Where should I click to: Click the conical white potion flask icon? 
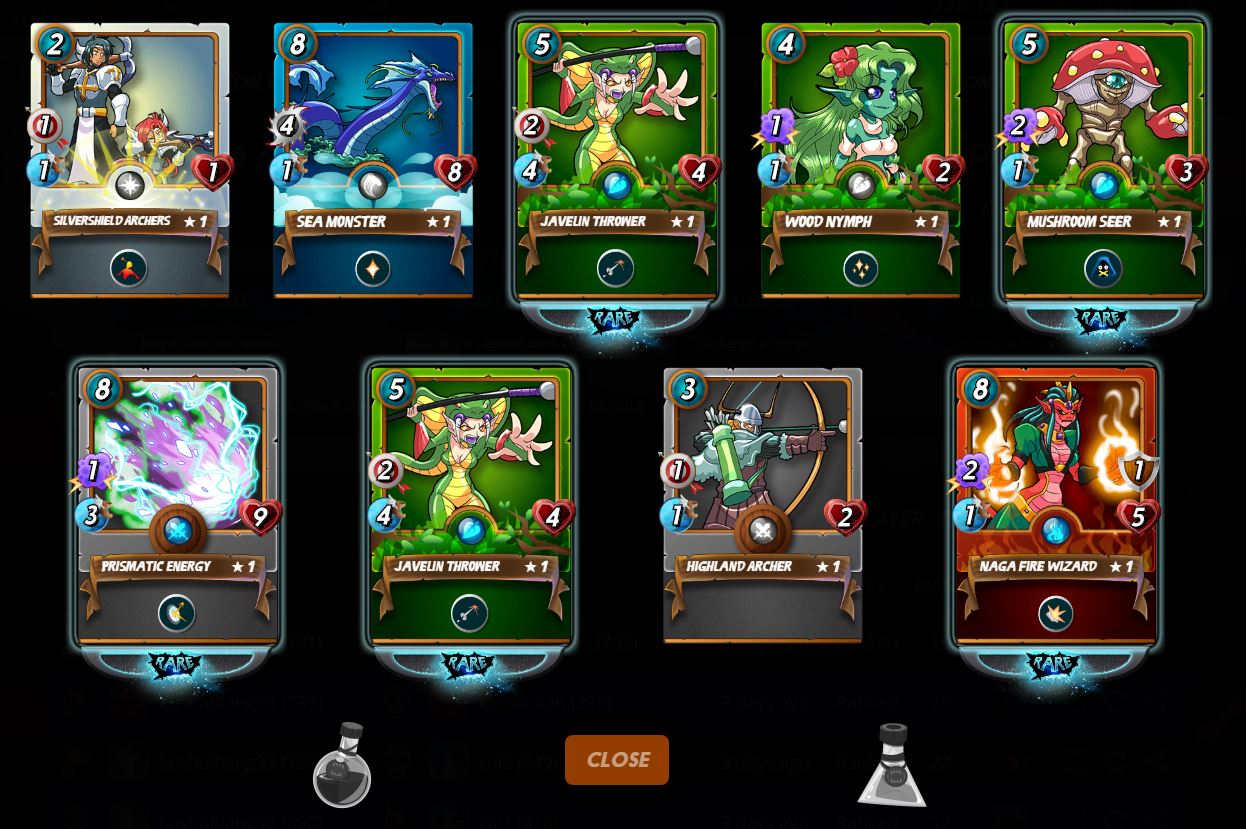[891, 766]
